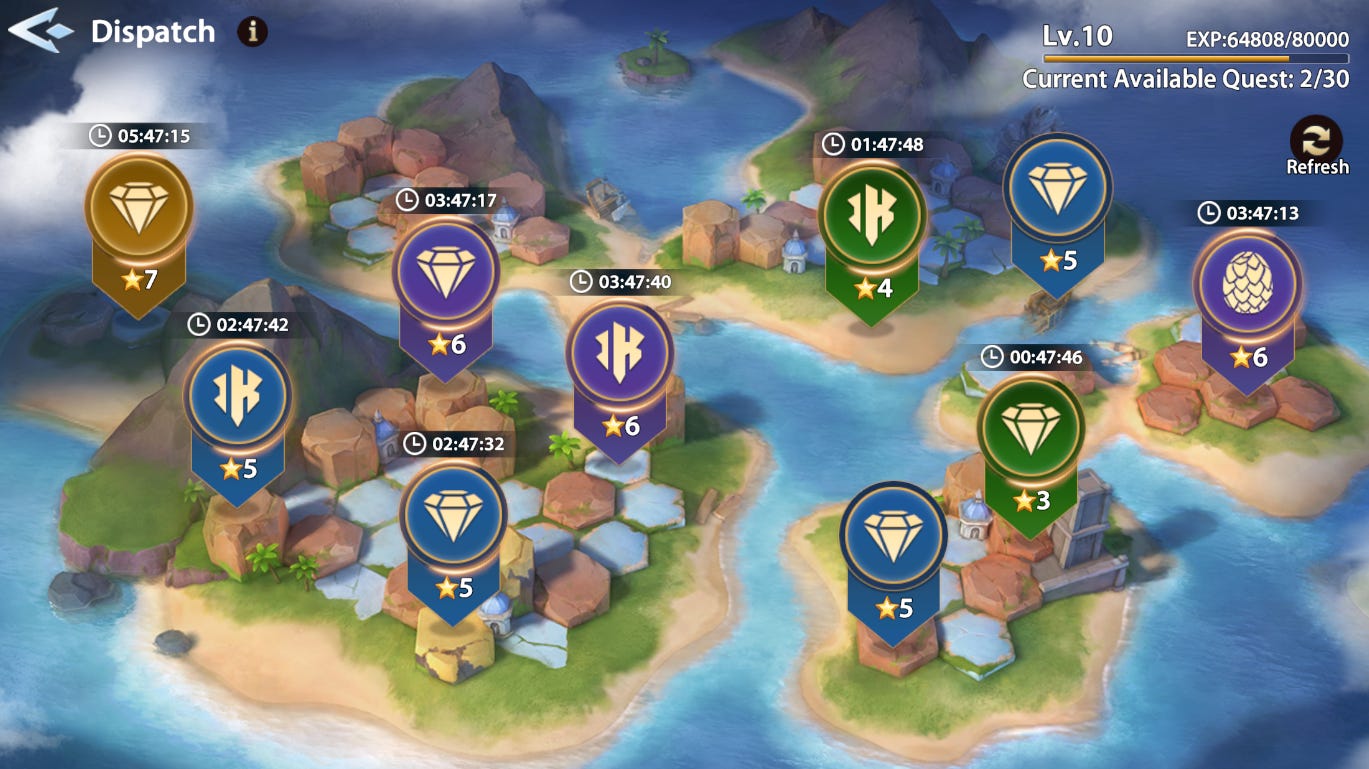Open the purple 6-star diamond quest

tap(445, 270)
